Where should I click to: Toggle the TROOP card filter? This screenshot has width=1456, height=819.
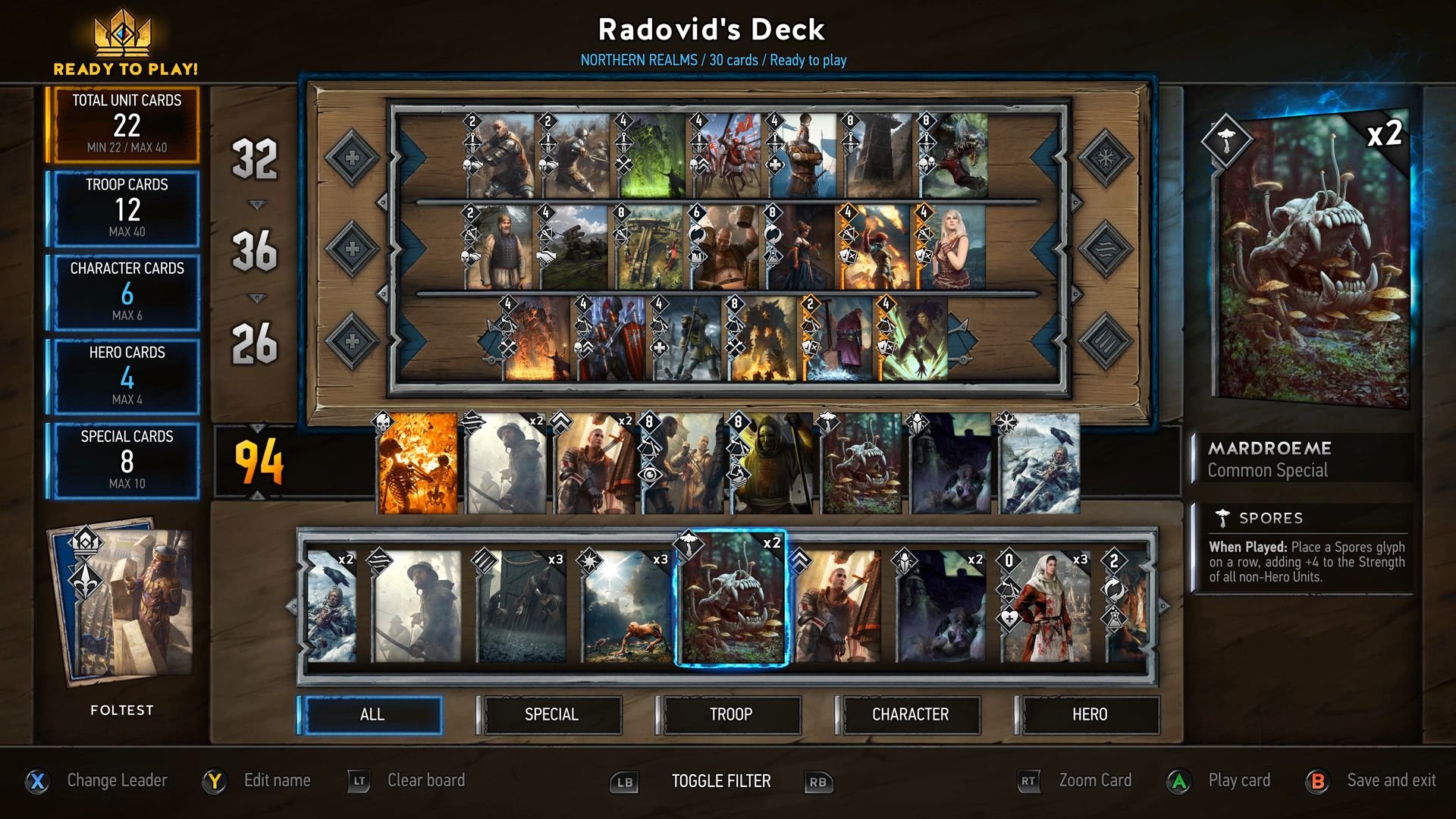[730, 714]
